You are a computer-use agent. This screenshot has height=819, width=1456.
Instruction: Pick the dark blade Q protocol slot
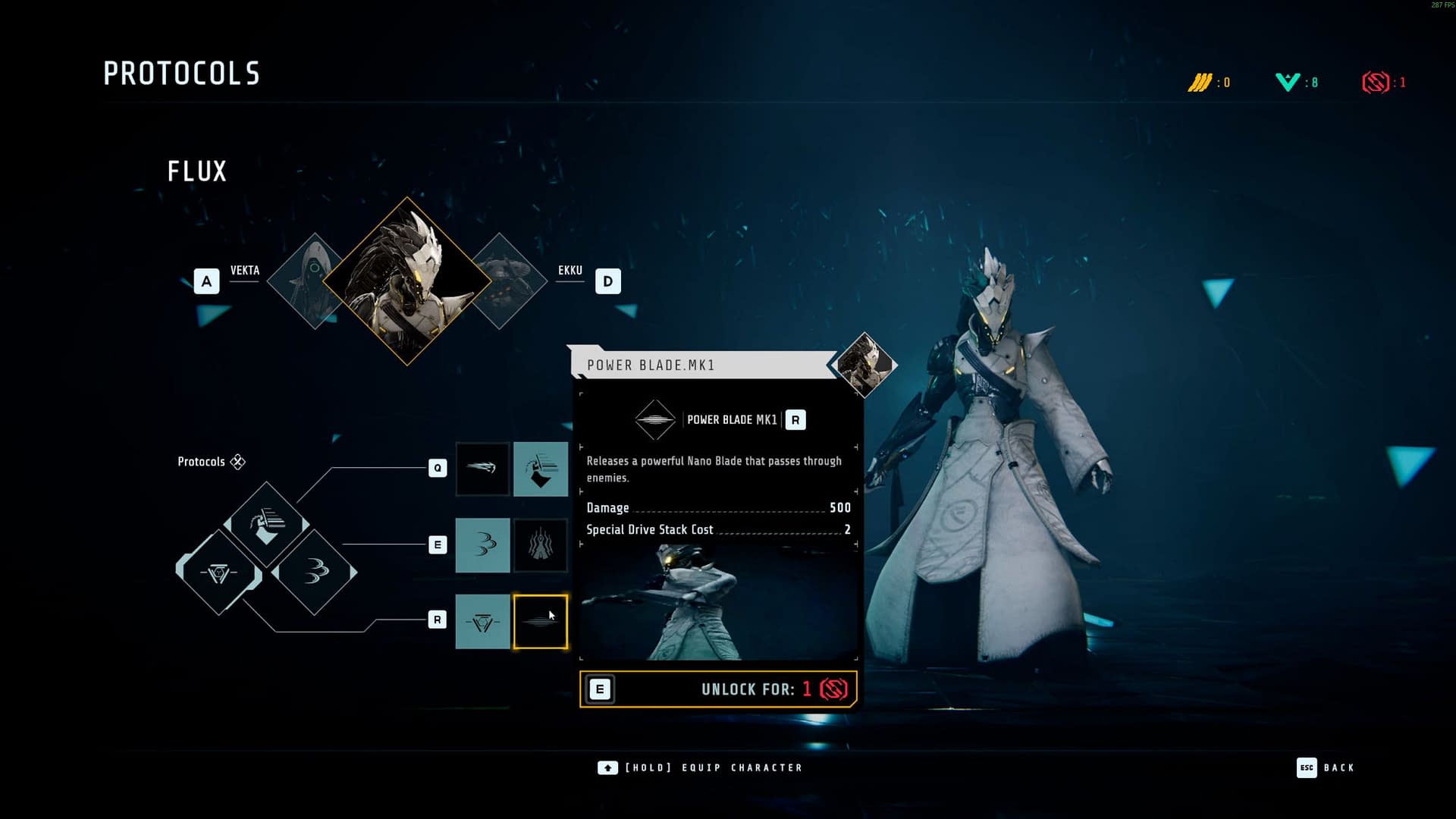click(x=482, y=469)
